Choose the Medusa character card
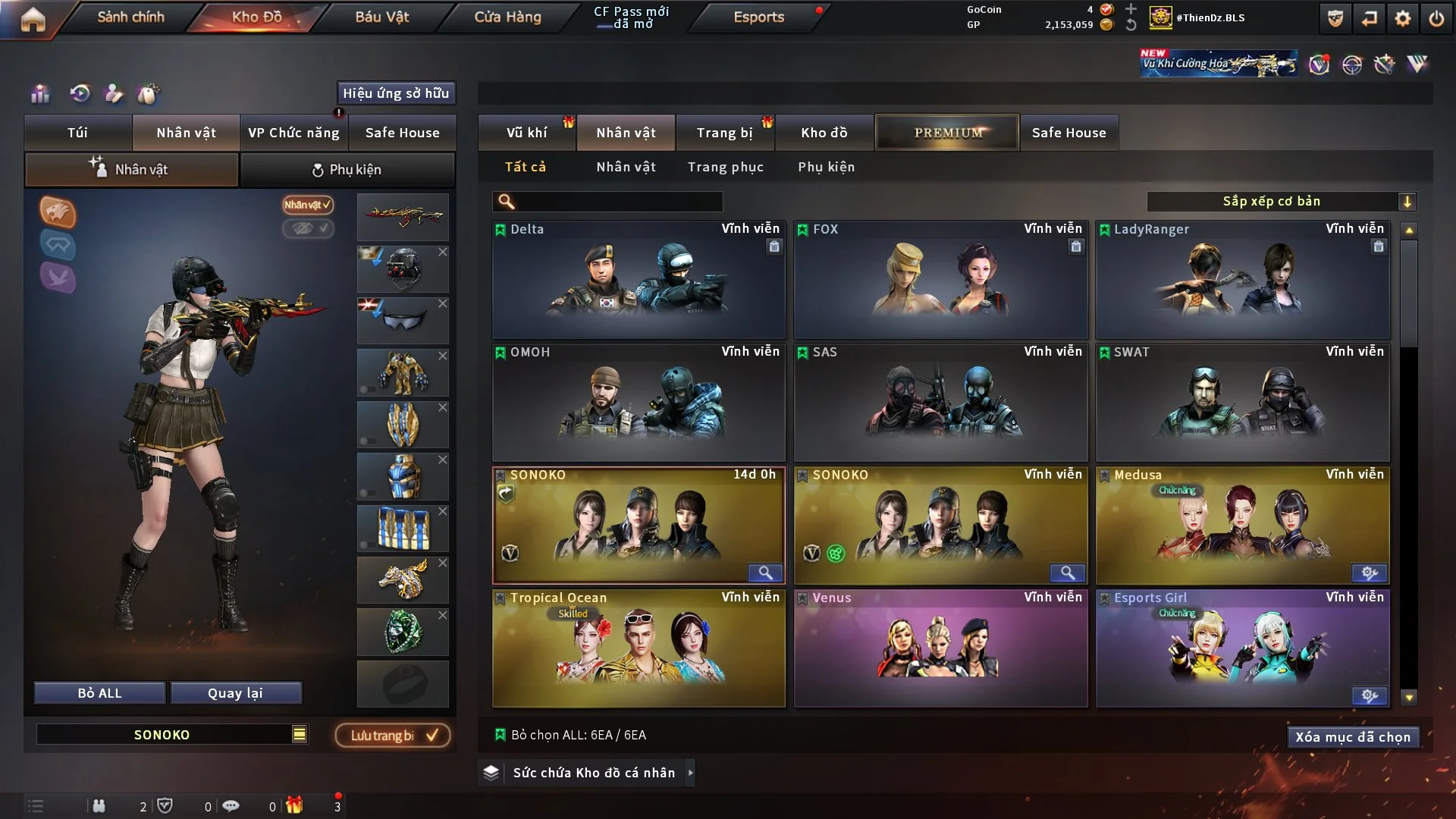This screenshot has height=819, width=1456. (x=1242, y=526)
